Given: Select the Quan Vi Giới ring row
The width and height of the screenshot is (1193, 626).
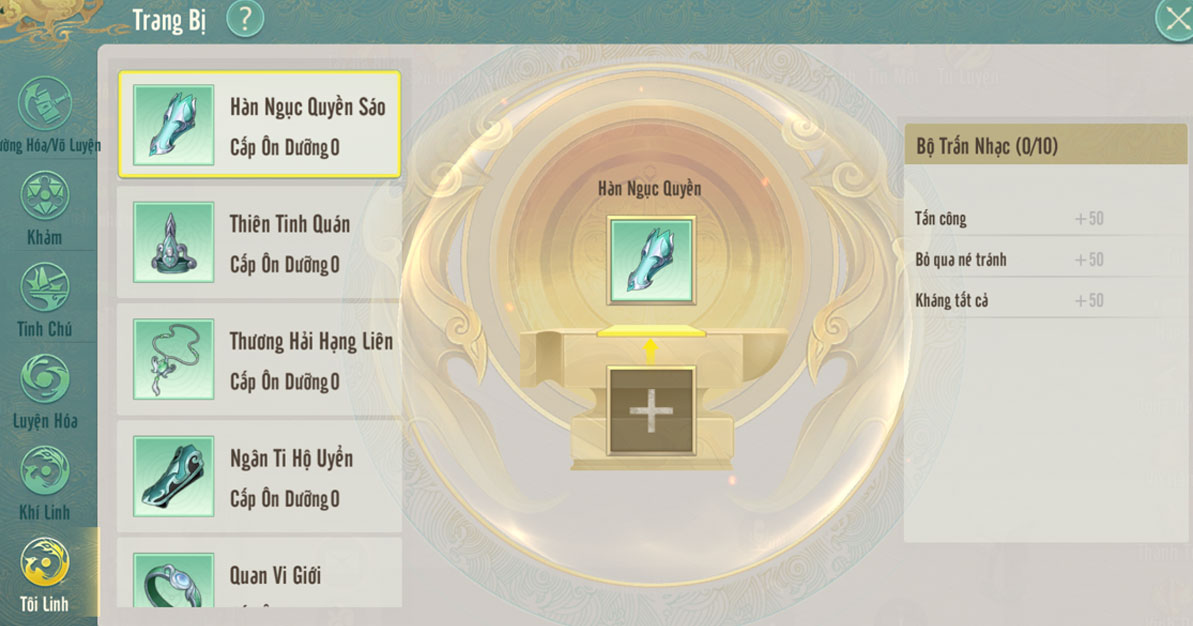Looking at the screenshot, I should (x=259, y=574).
